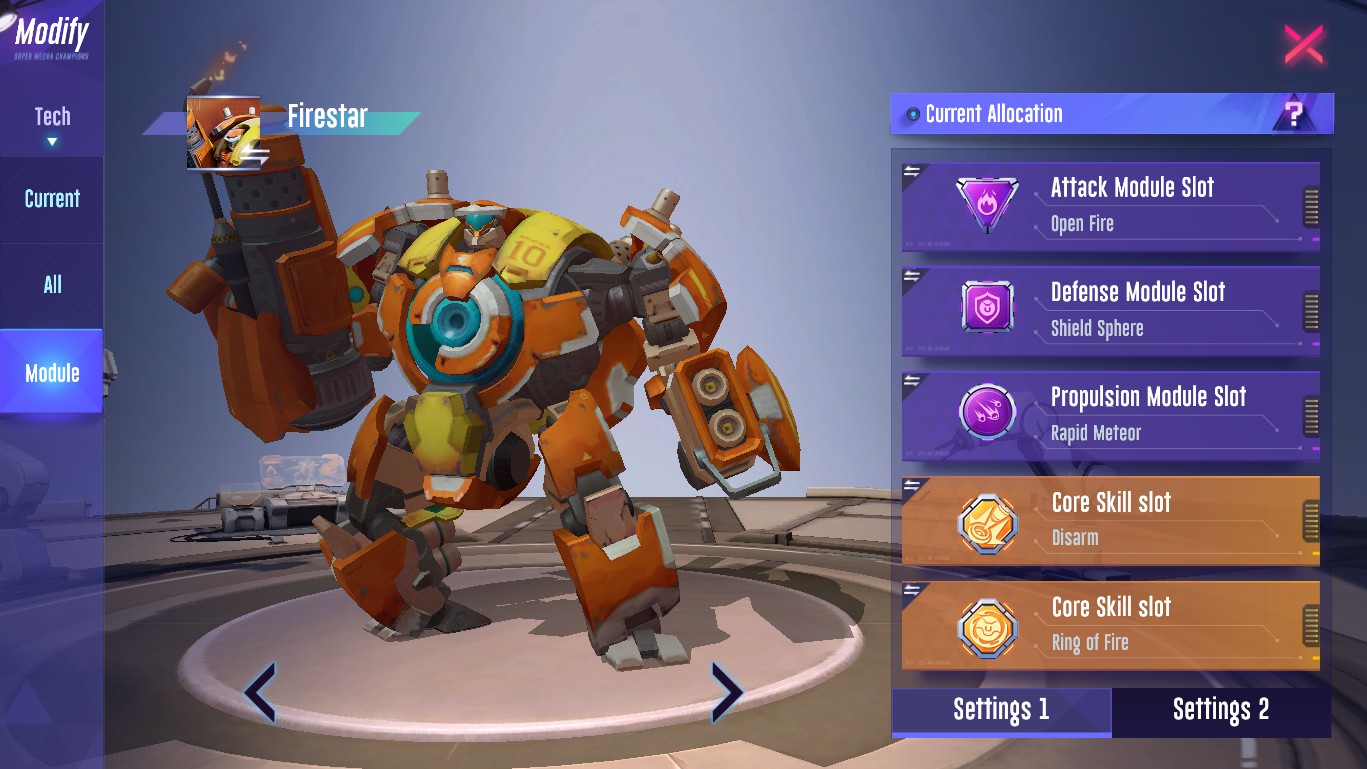The width and height of the screenshot is (1367, 769).
Task: Switch to the Settings 2 loadout
Action: pyautogui.click(x=1221, y=711)
